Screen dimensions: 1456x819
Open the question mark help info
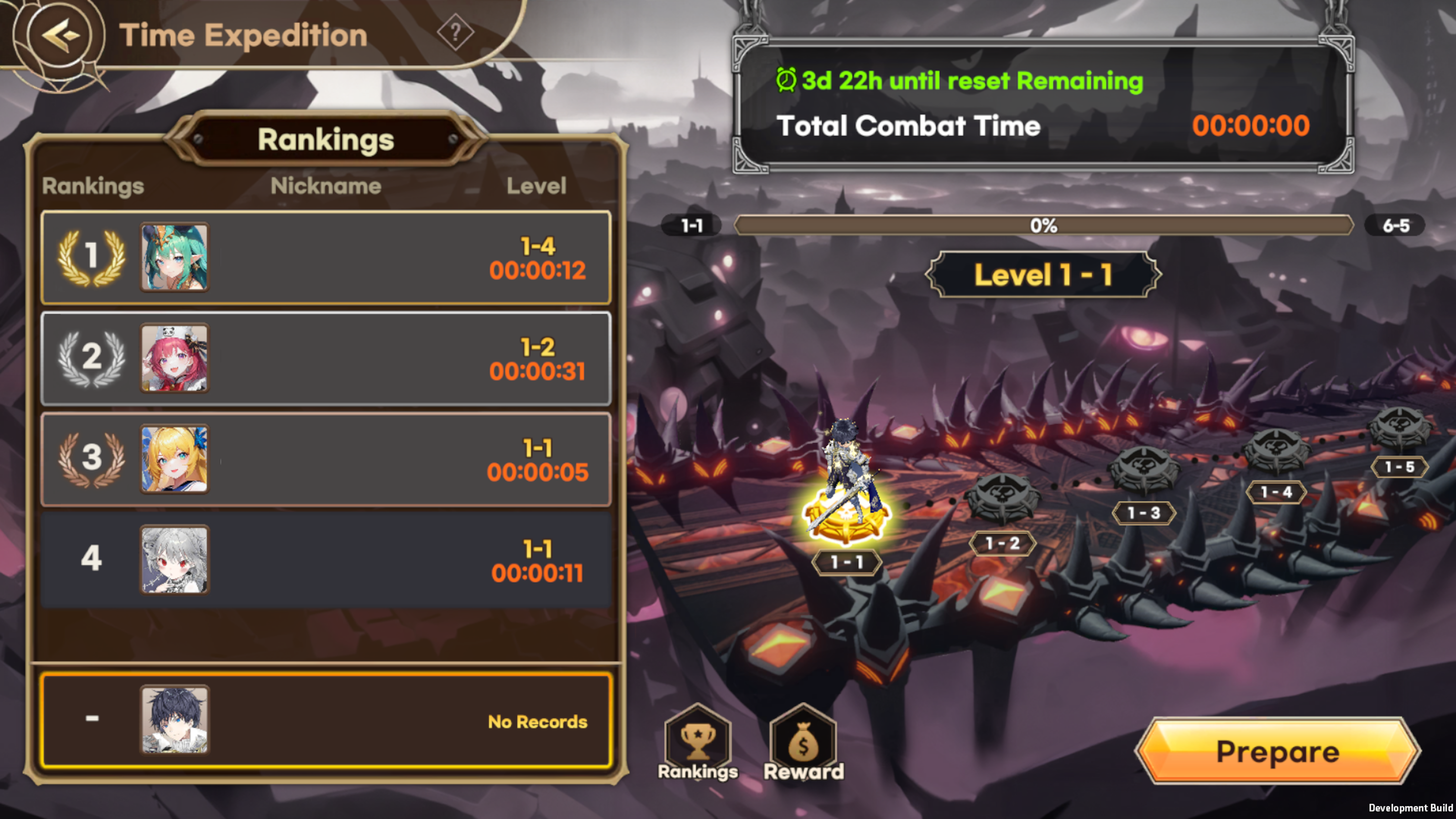(455, 32)
